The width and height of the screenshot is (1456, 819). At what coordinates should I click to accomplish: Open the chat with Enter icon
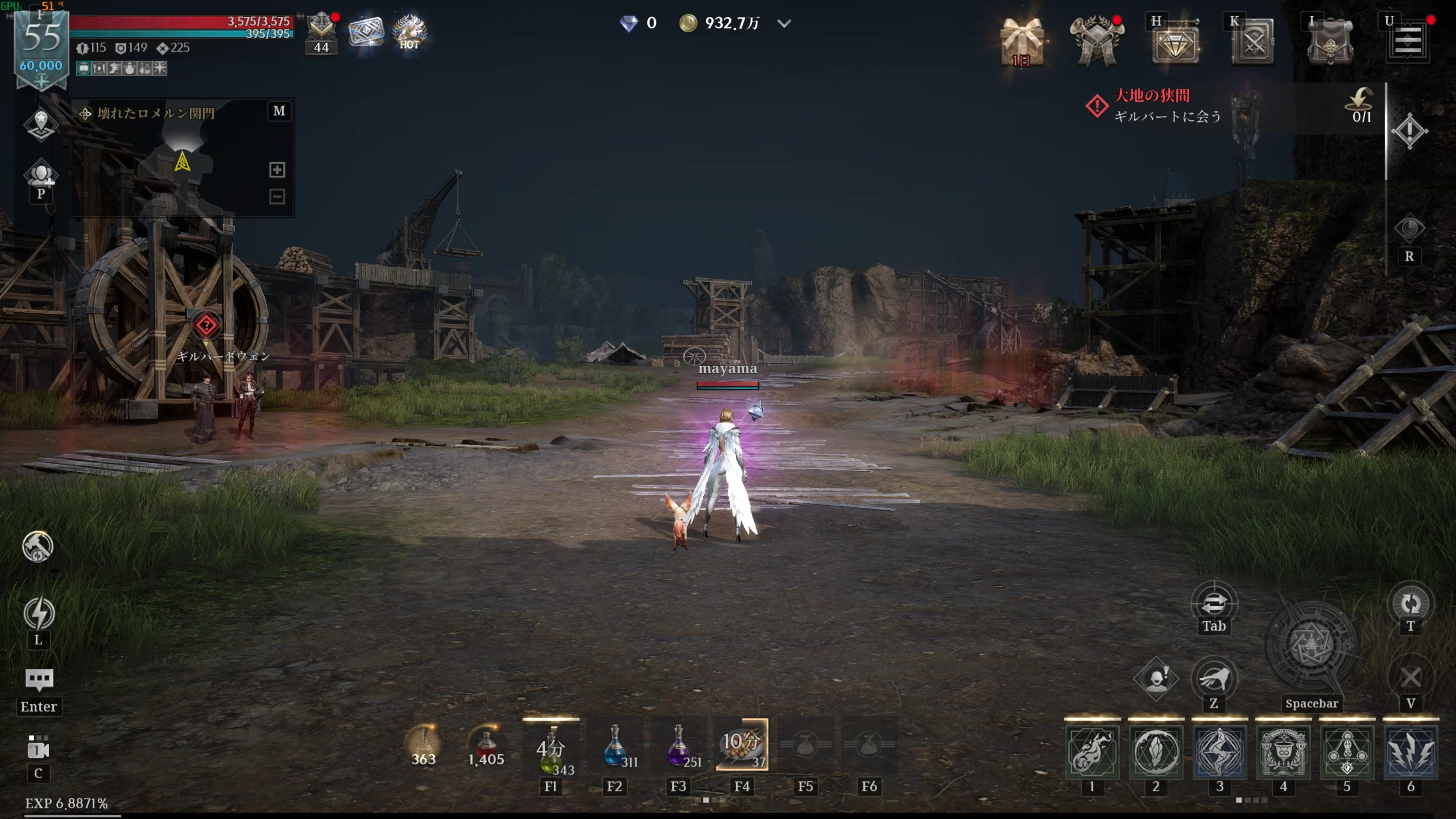[39, 679]
